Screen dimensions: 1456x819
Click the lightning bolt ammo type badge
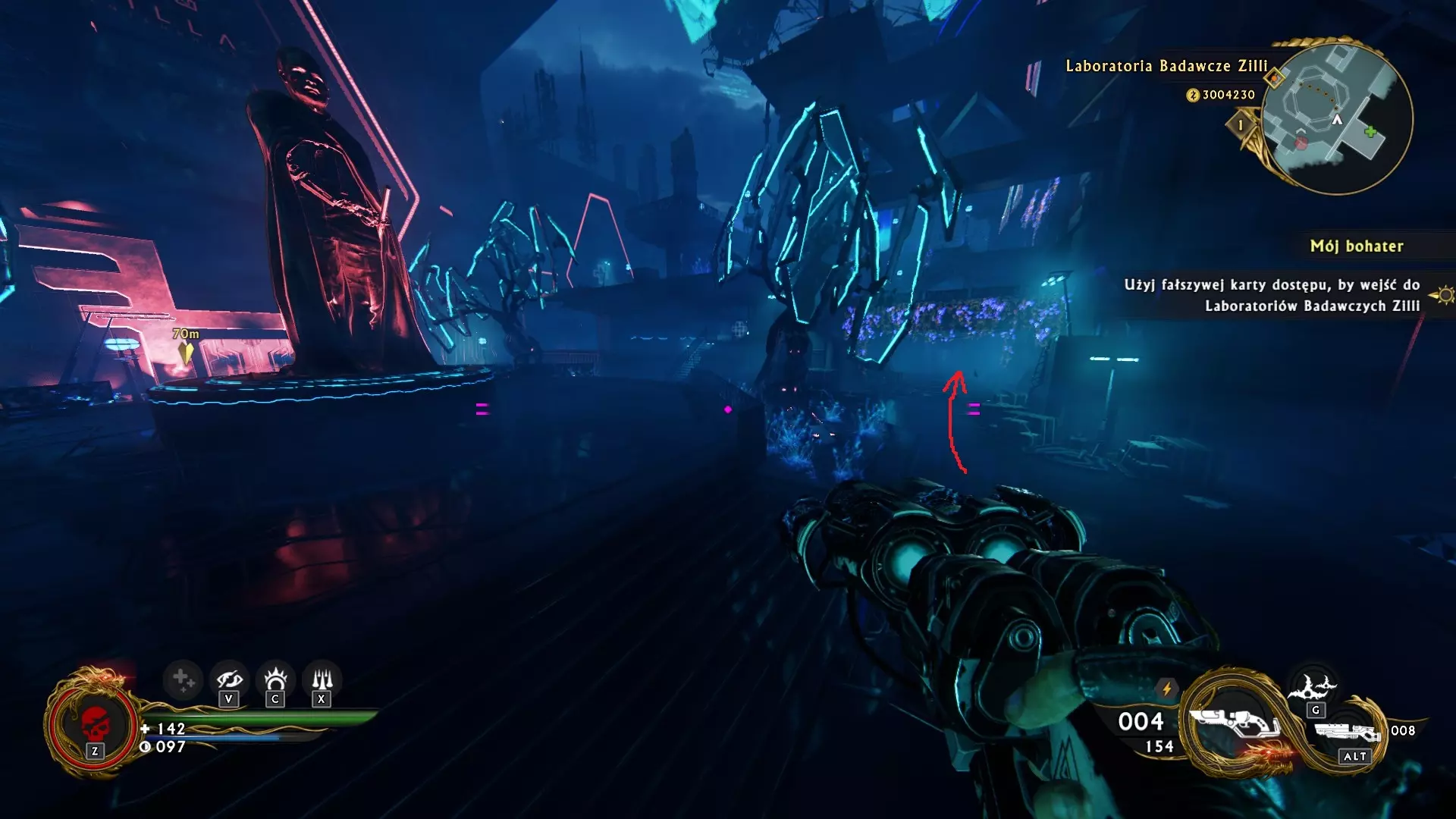pyautogui.click(x=1167, y=689)
